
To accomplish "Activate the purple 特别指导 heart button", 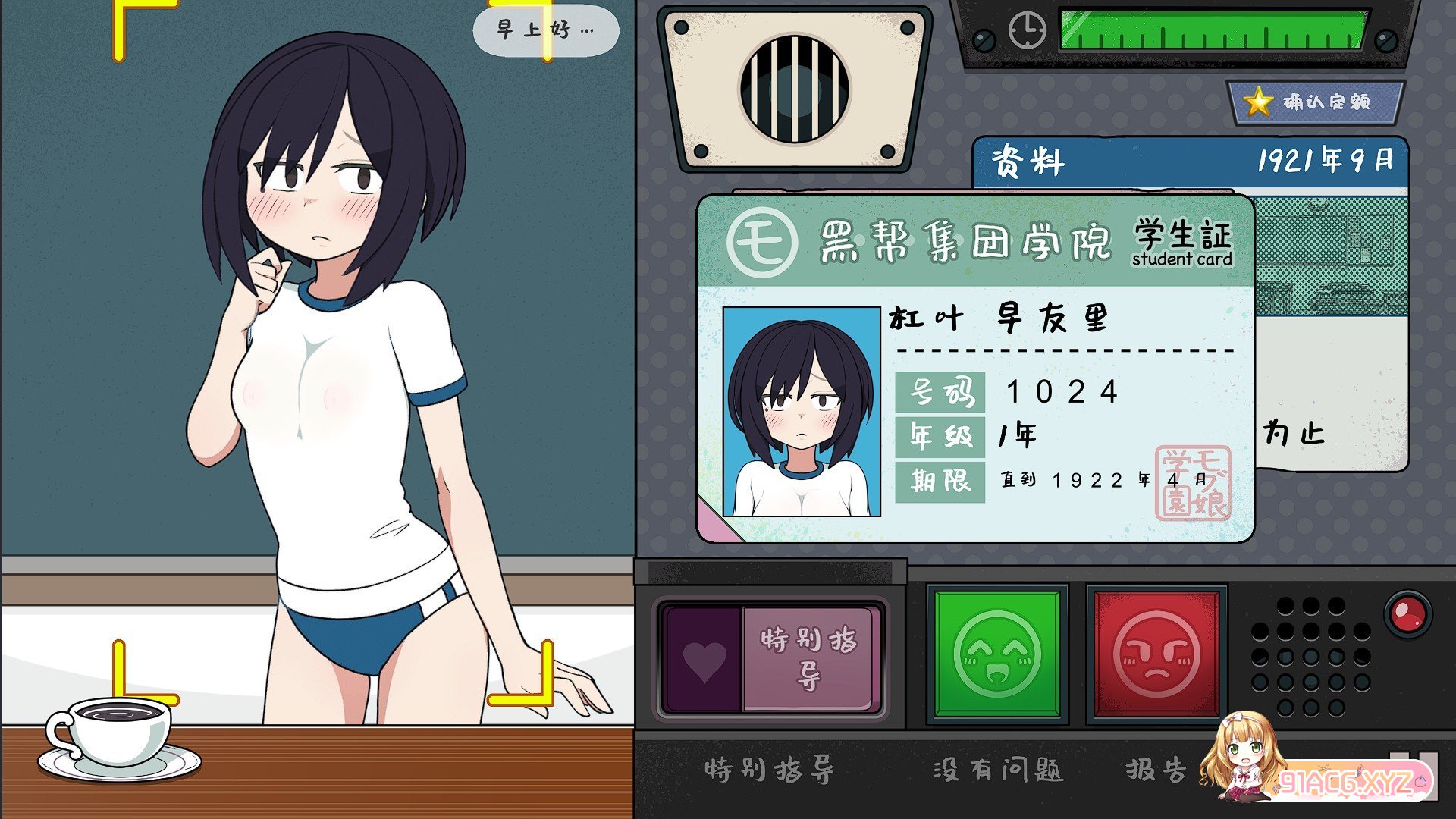I will pos(772,658).
